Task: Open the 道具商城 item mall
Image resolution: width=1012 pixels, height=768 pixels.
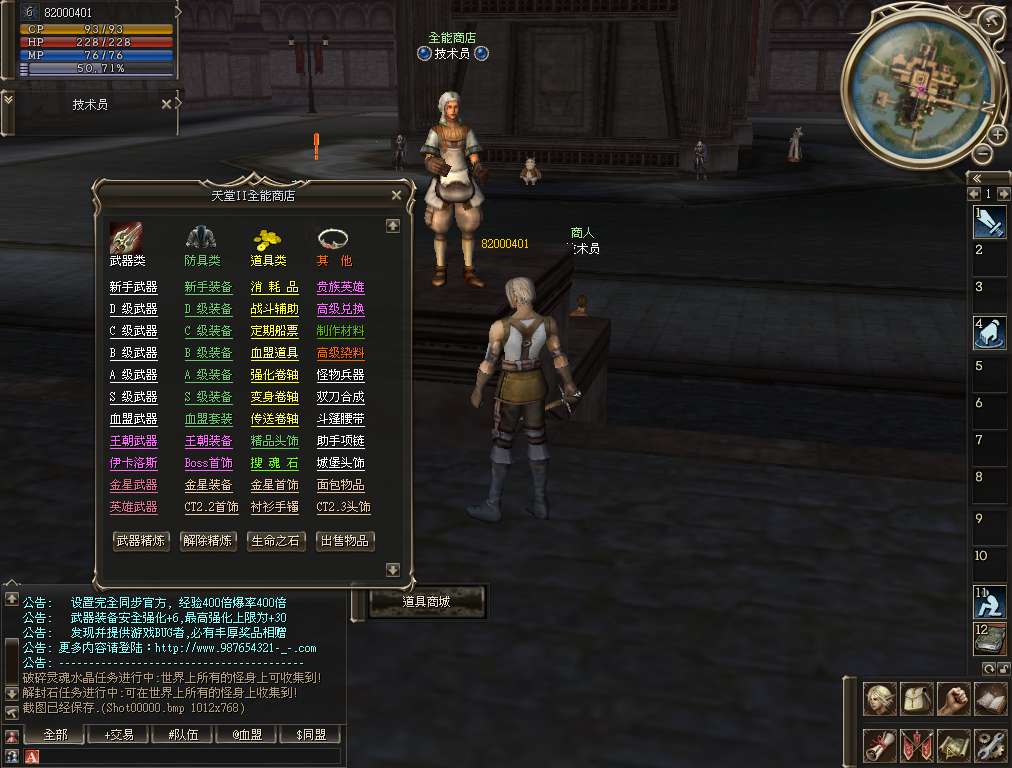Action: [427, 602]
